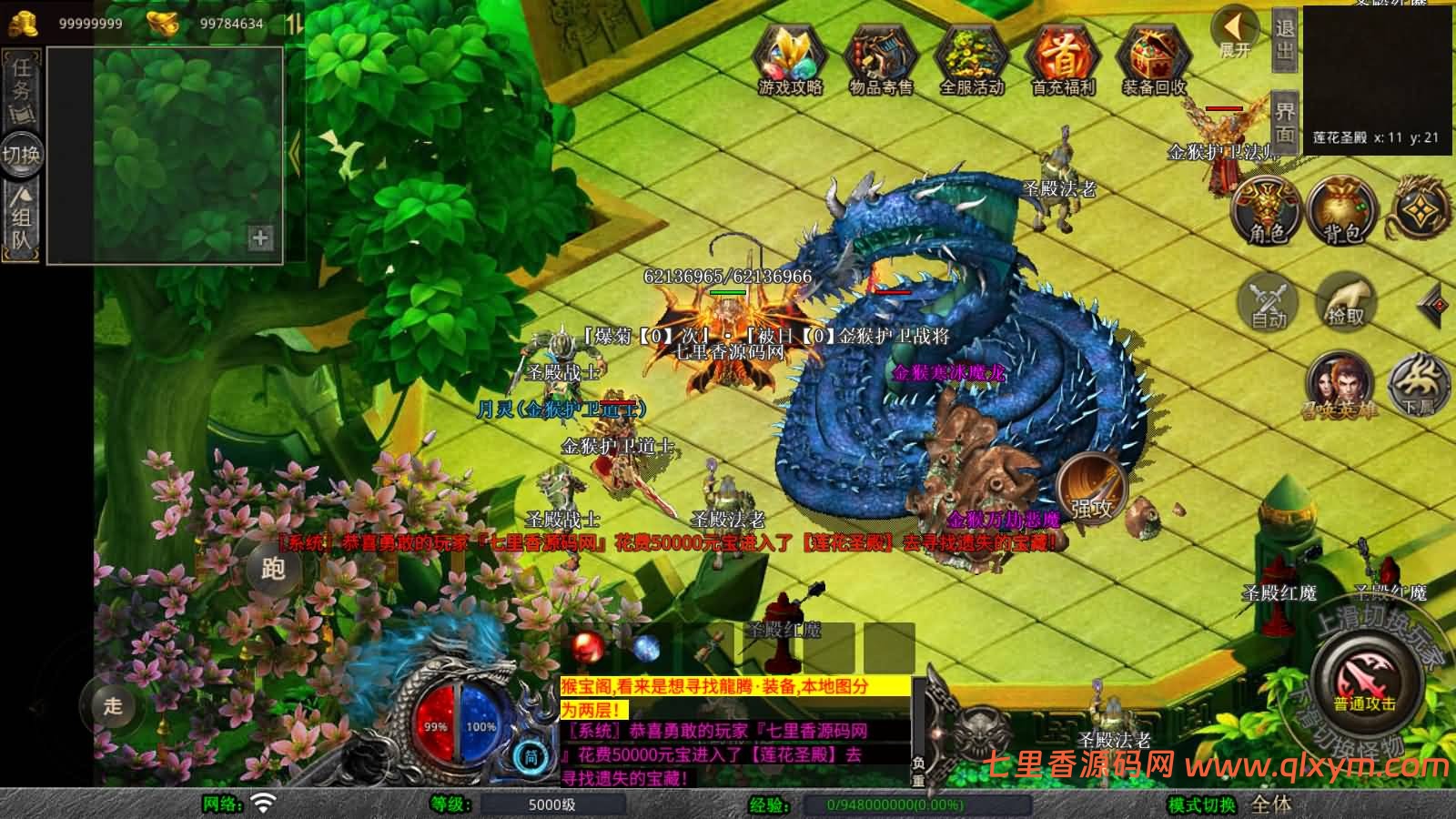
Task: Switch movement to 跑 run mode
Action: [x=273, y=569]
